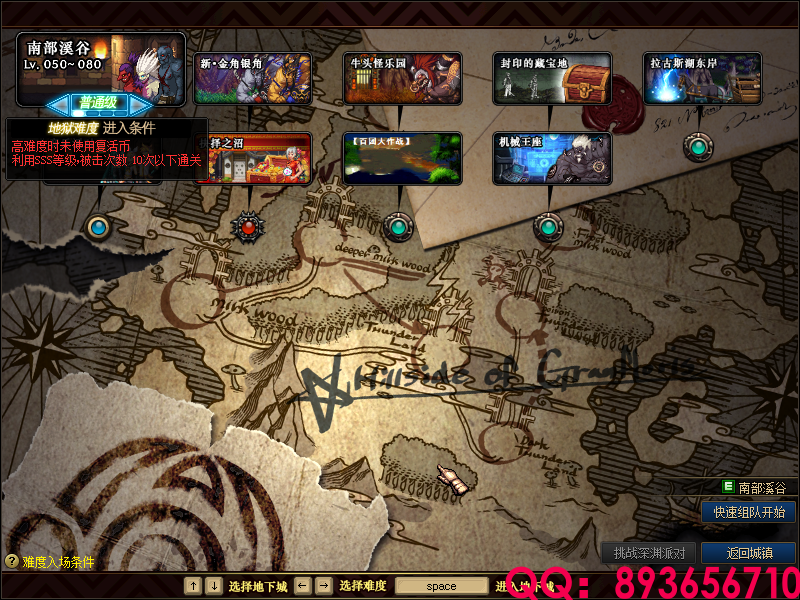Viewport: 800px width, 600px height.
Task: Select the teal map node under 机械王座
Action: click(x=546, y=226)
